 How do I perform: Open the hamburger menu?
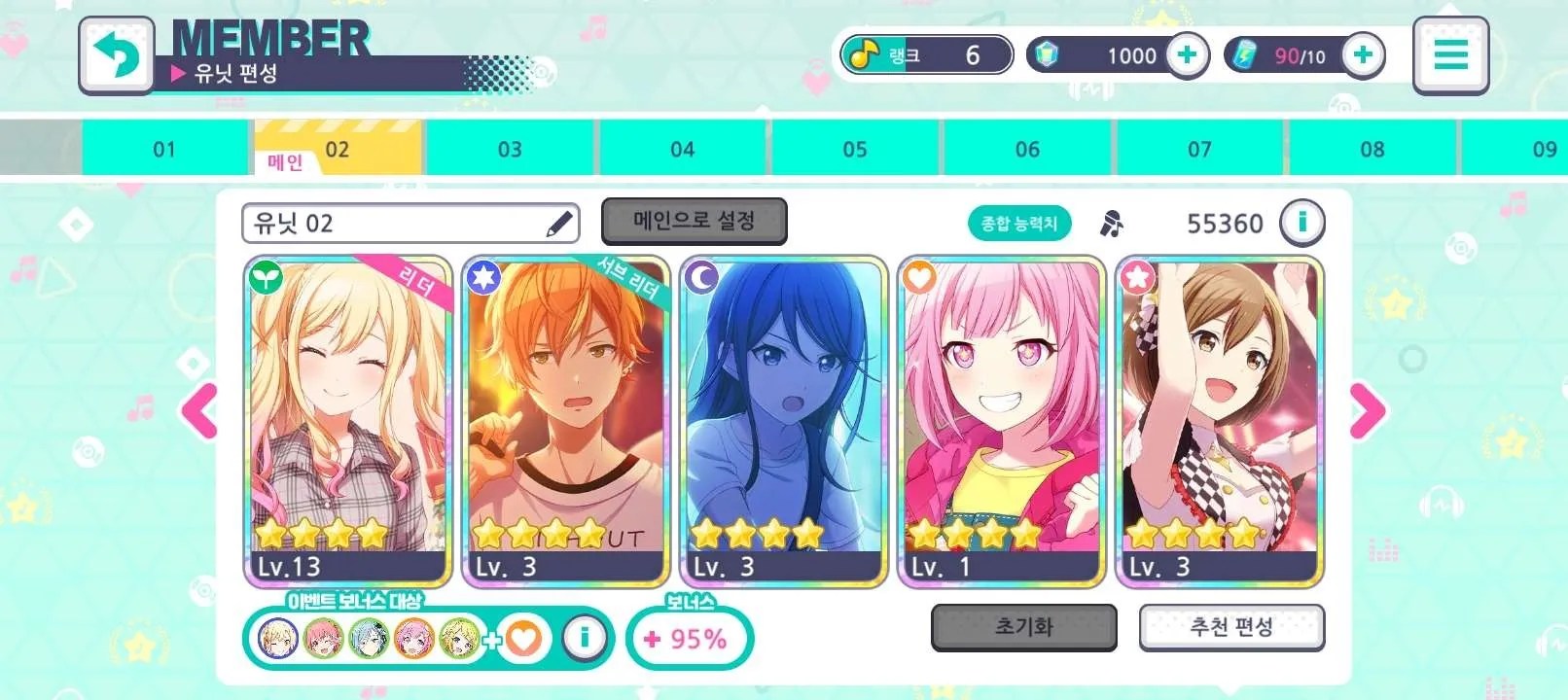point(1450,55)
